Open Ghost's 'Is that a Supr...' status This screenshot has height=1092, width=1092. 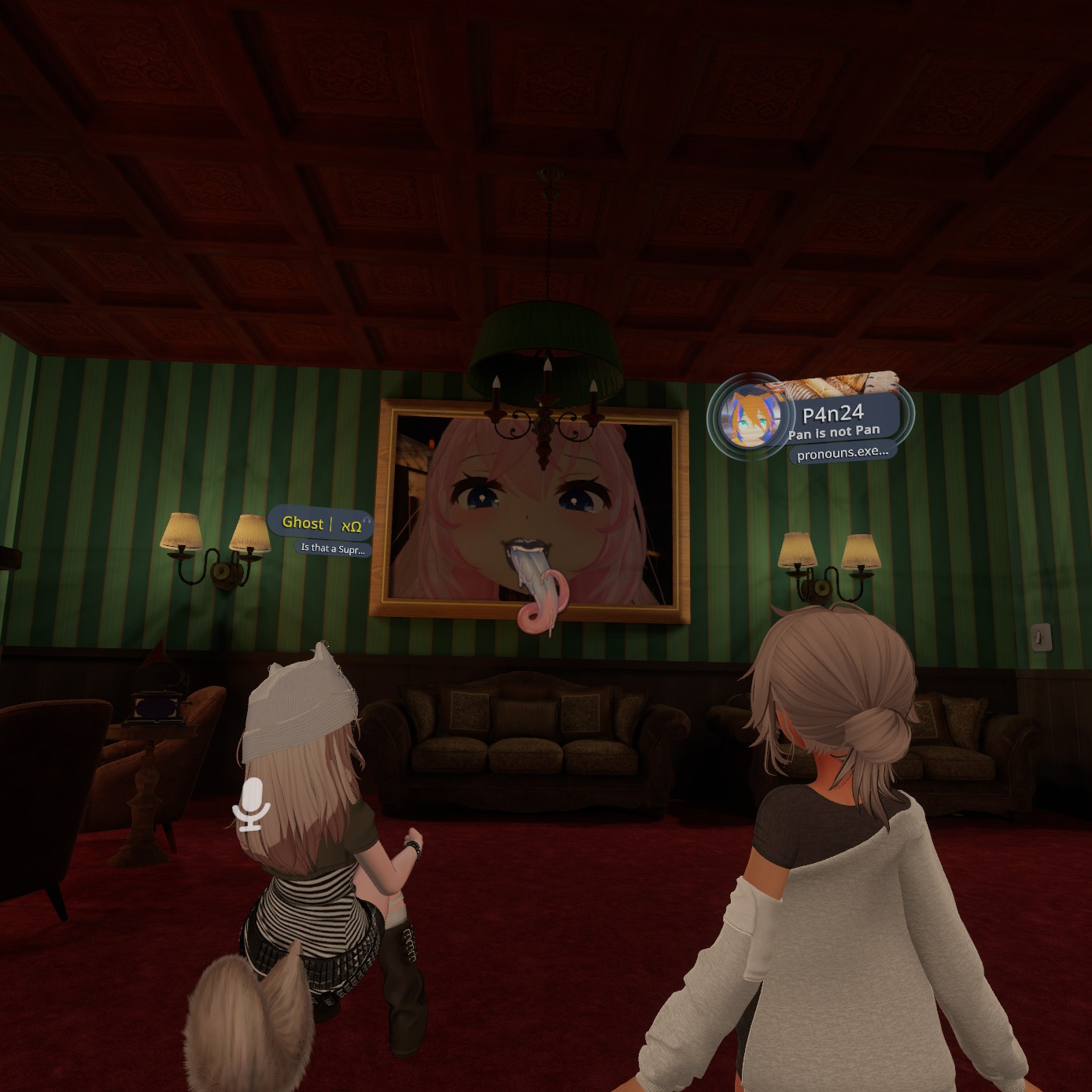pyautogui.click(x=333, y=548)
